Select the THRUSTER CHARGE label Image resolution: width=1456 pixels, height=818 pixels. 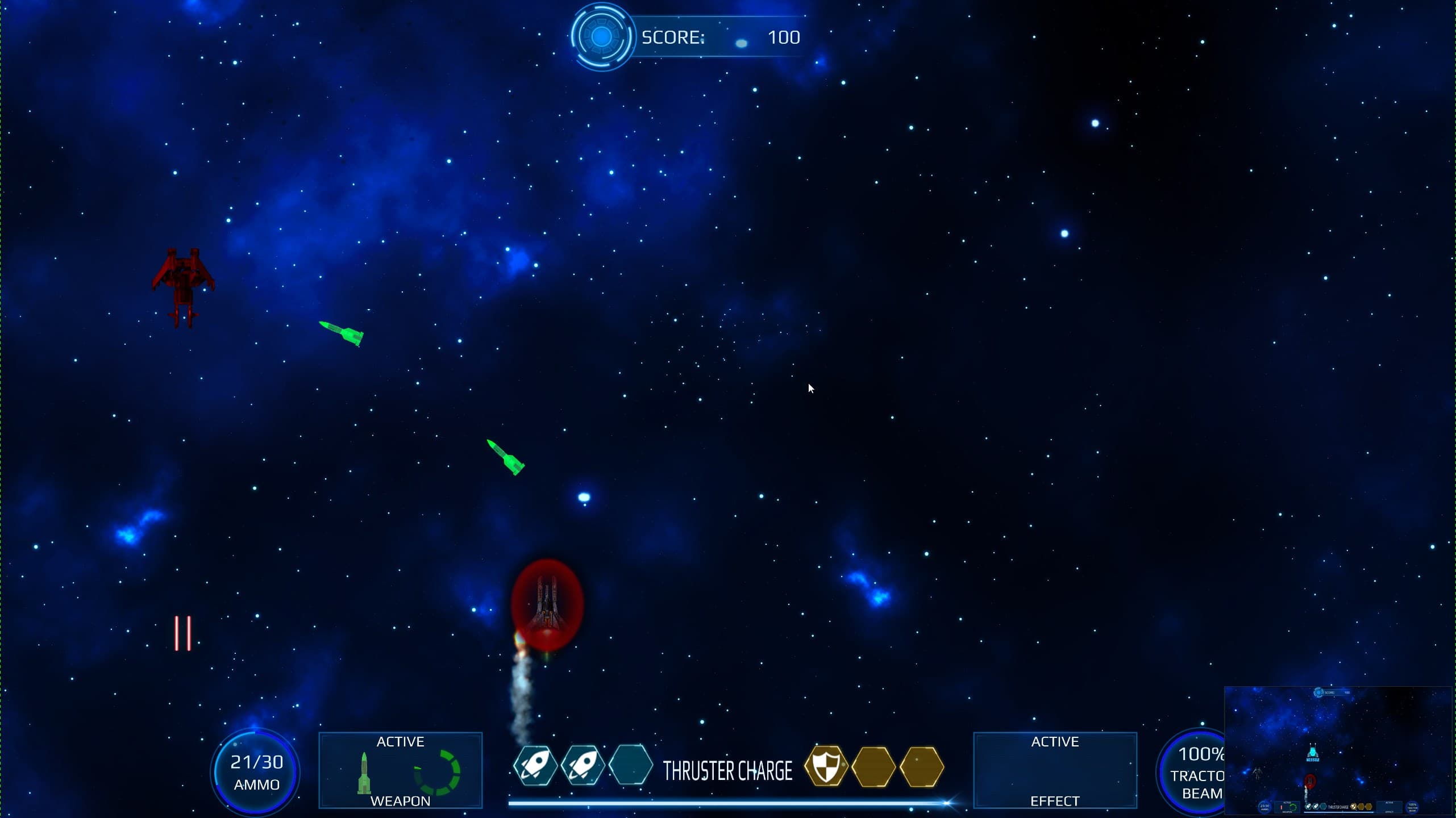tap(727, 770)
